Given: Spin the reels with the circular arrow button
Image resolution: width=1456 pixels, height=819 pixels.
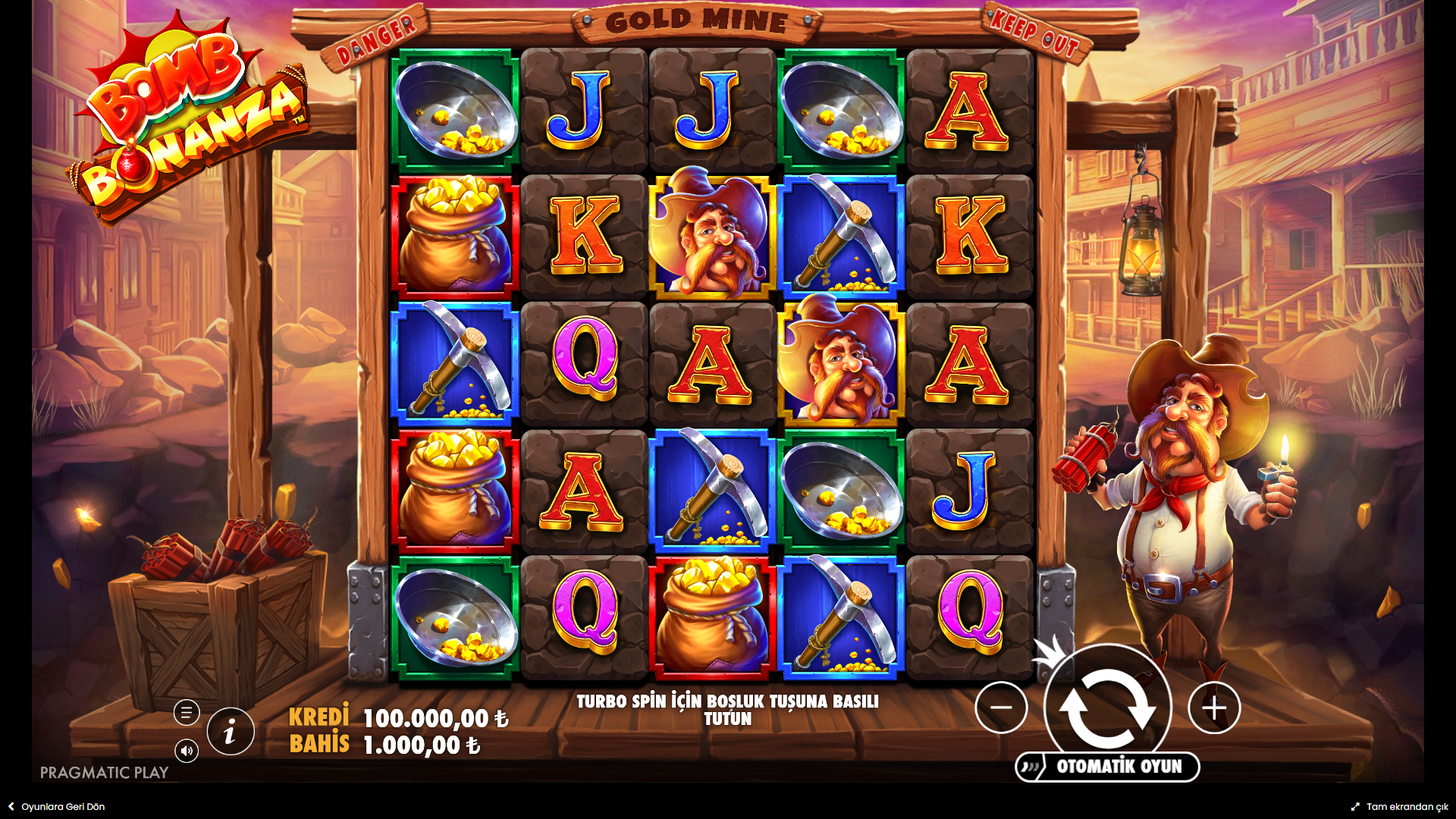Looking at the screenshot, I should (1107, 708).
